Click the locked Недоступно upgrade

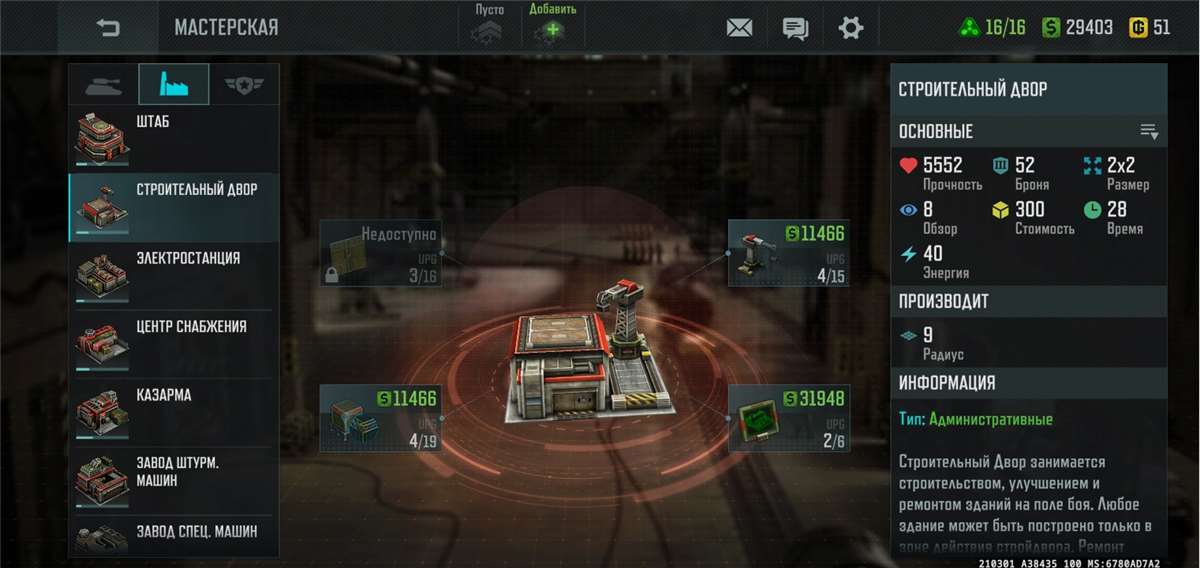click(x=381, y=253)
